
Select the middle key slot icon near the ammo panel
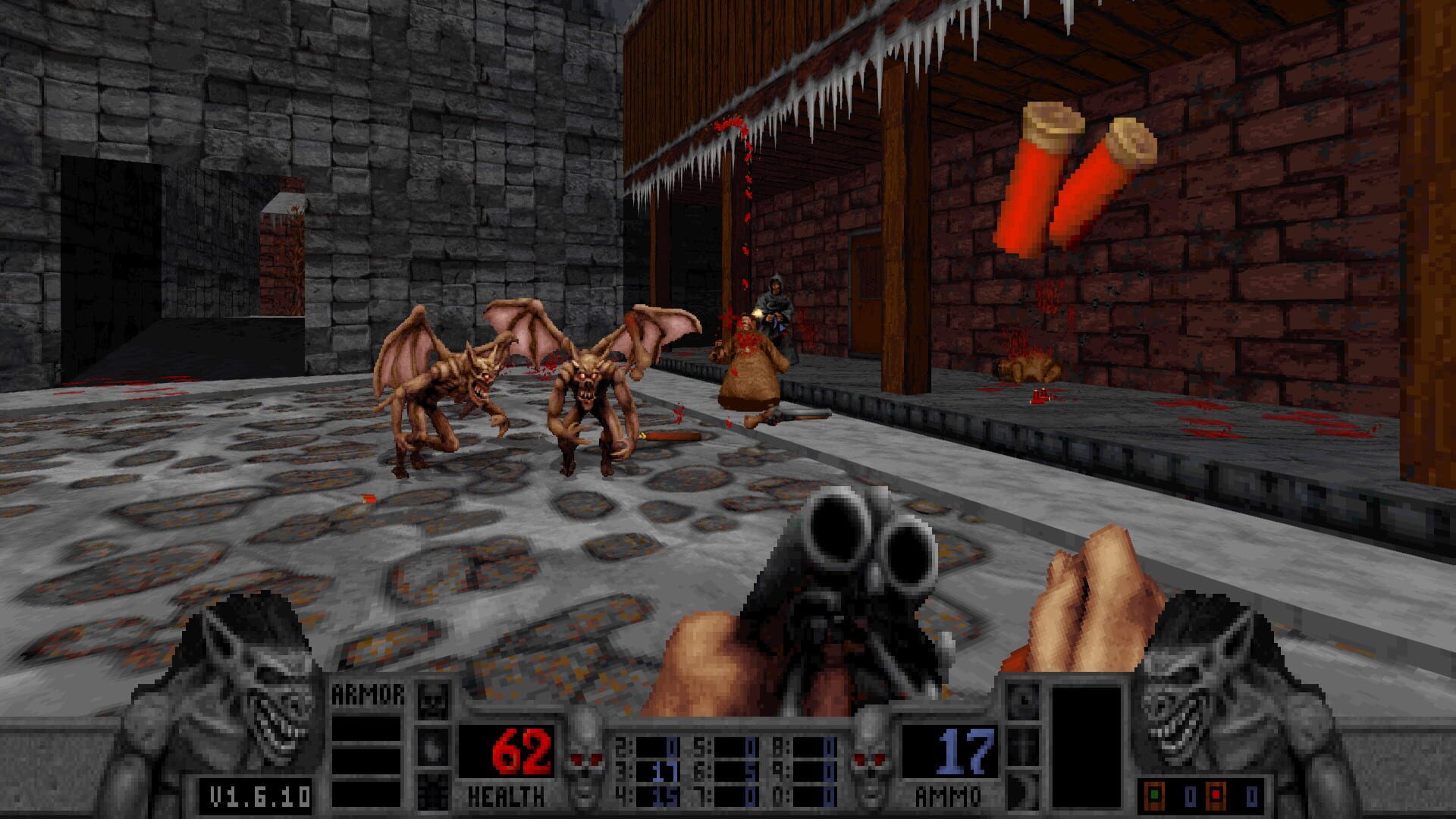point(1023,748)
